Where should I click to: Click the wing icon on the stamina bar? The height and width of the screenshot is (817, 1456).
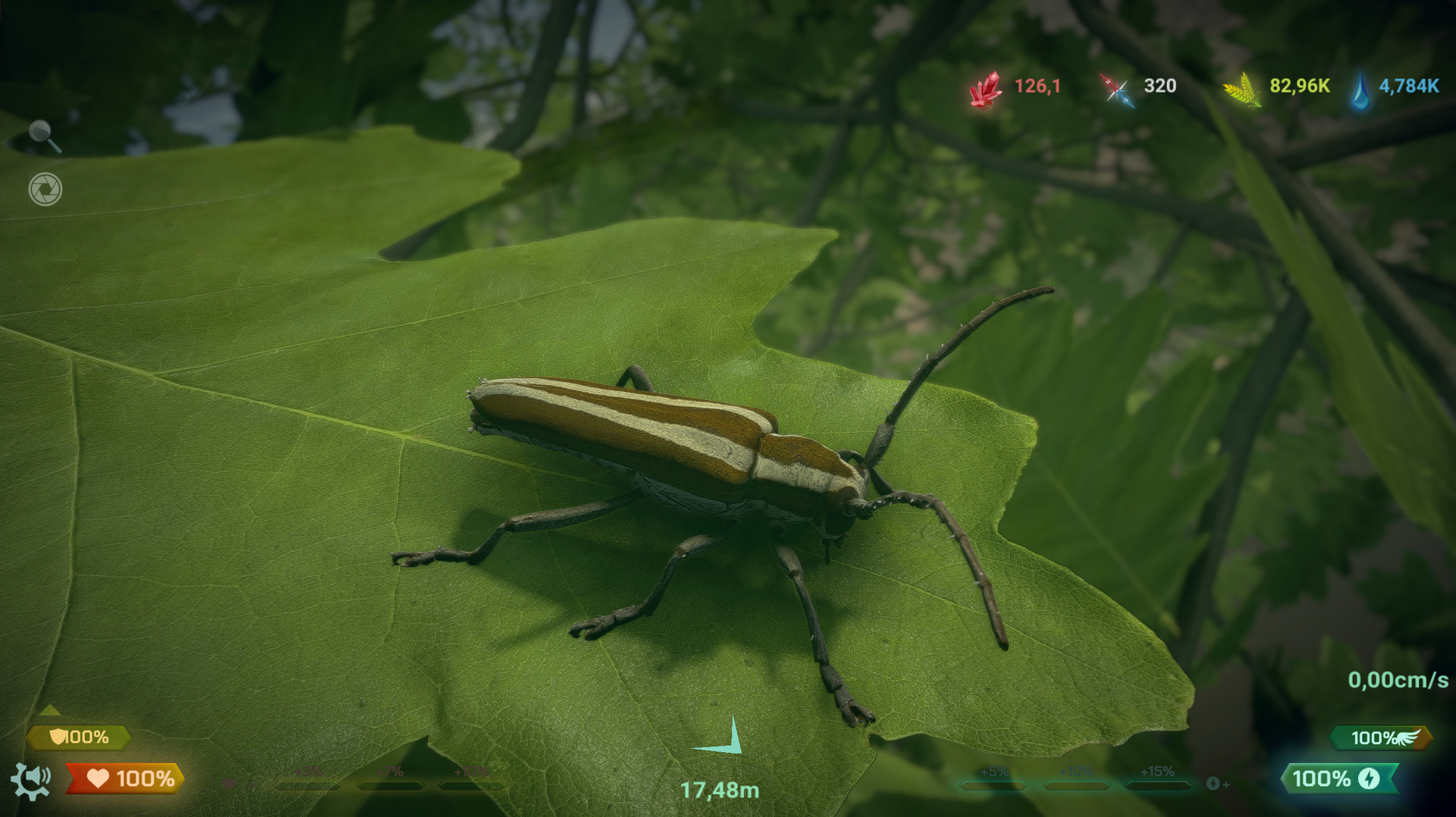[1408, 737]
